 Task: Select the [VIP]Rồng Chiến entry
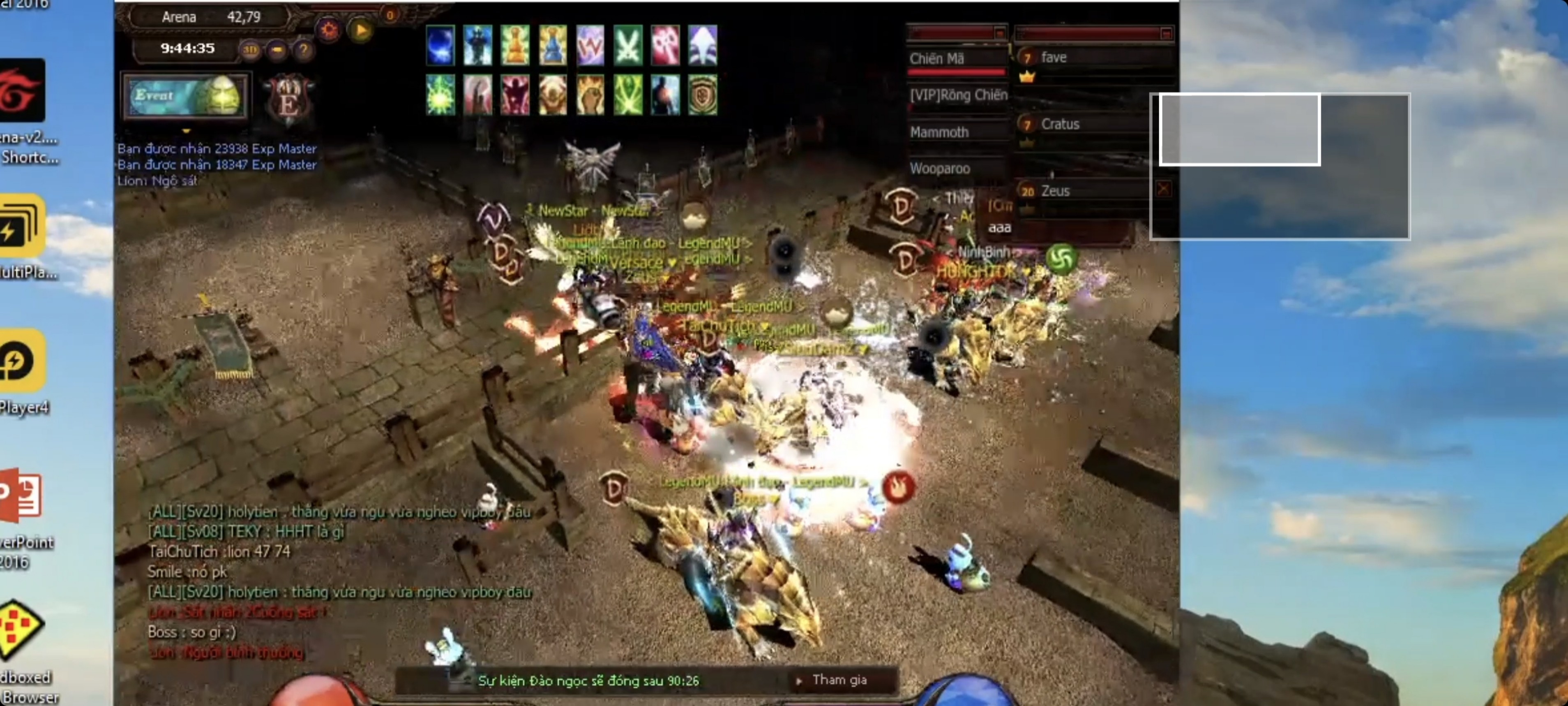(x=958, y=95)
